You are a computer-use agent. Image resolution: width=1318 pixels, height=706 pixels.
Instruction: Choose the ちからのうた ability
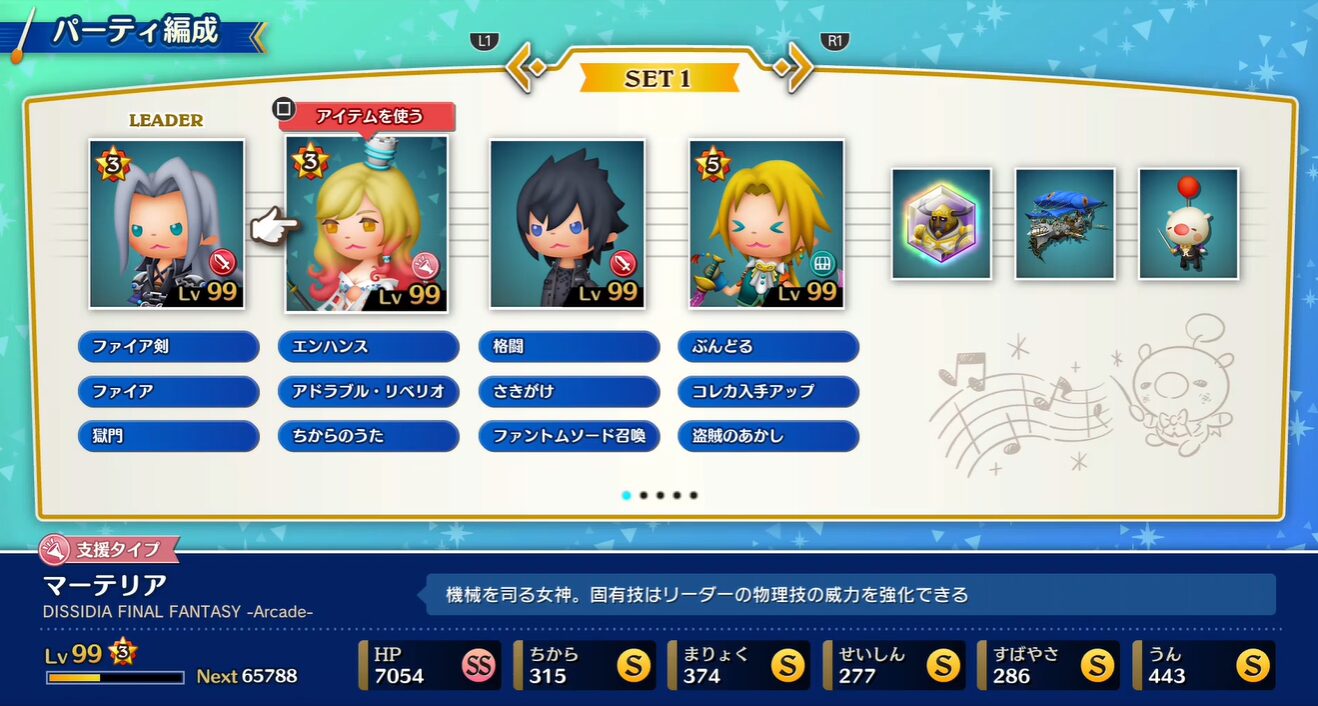pyautogui.click(x=368, y=436)
